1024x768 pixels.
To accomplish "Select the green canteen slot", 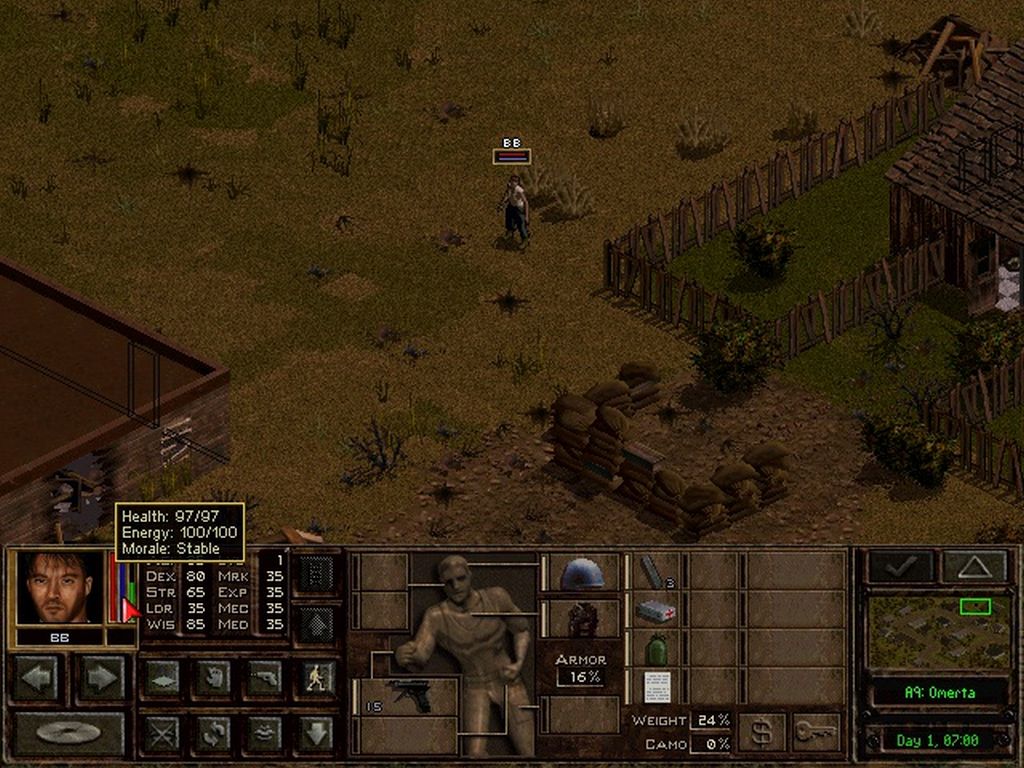I will pos(655,649).
